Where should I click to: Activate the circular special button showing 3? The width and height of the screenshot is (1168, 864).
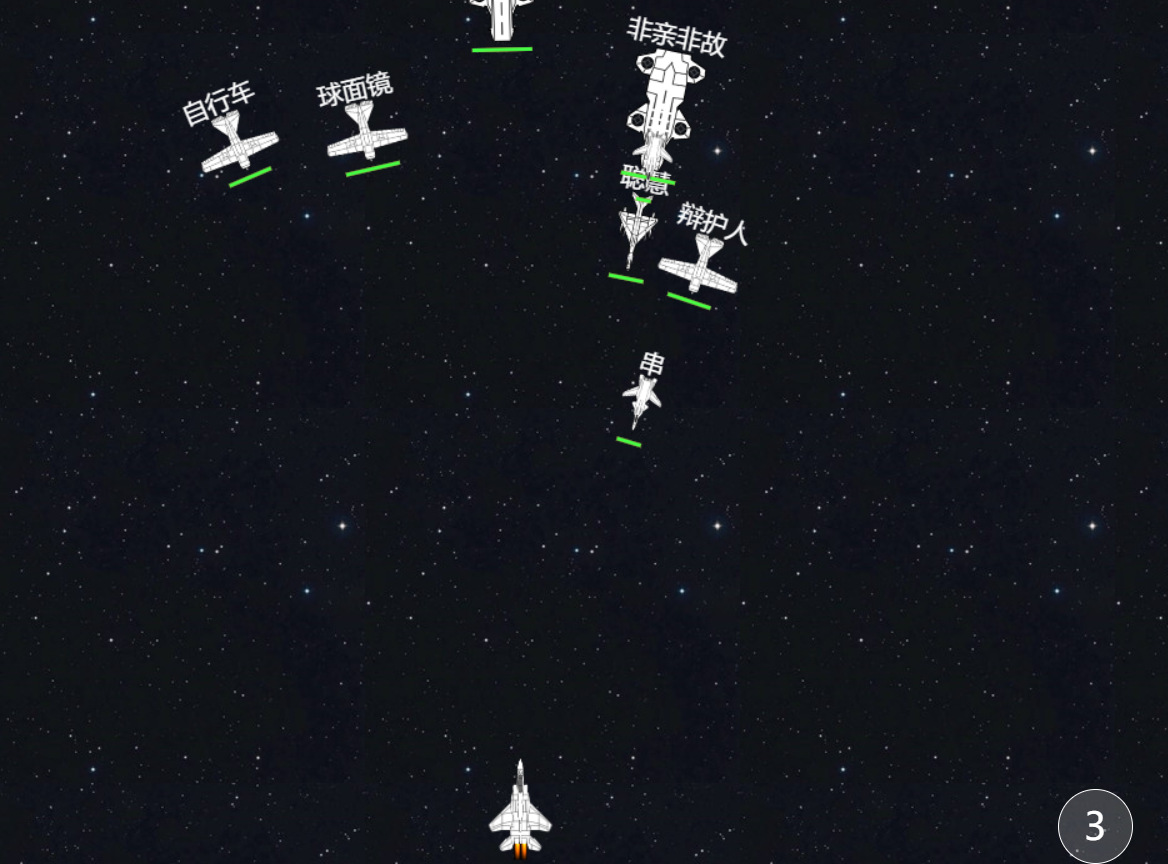point(1095,826)
